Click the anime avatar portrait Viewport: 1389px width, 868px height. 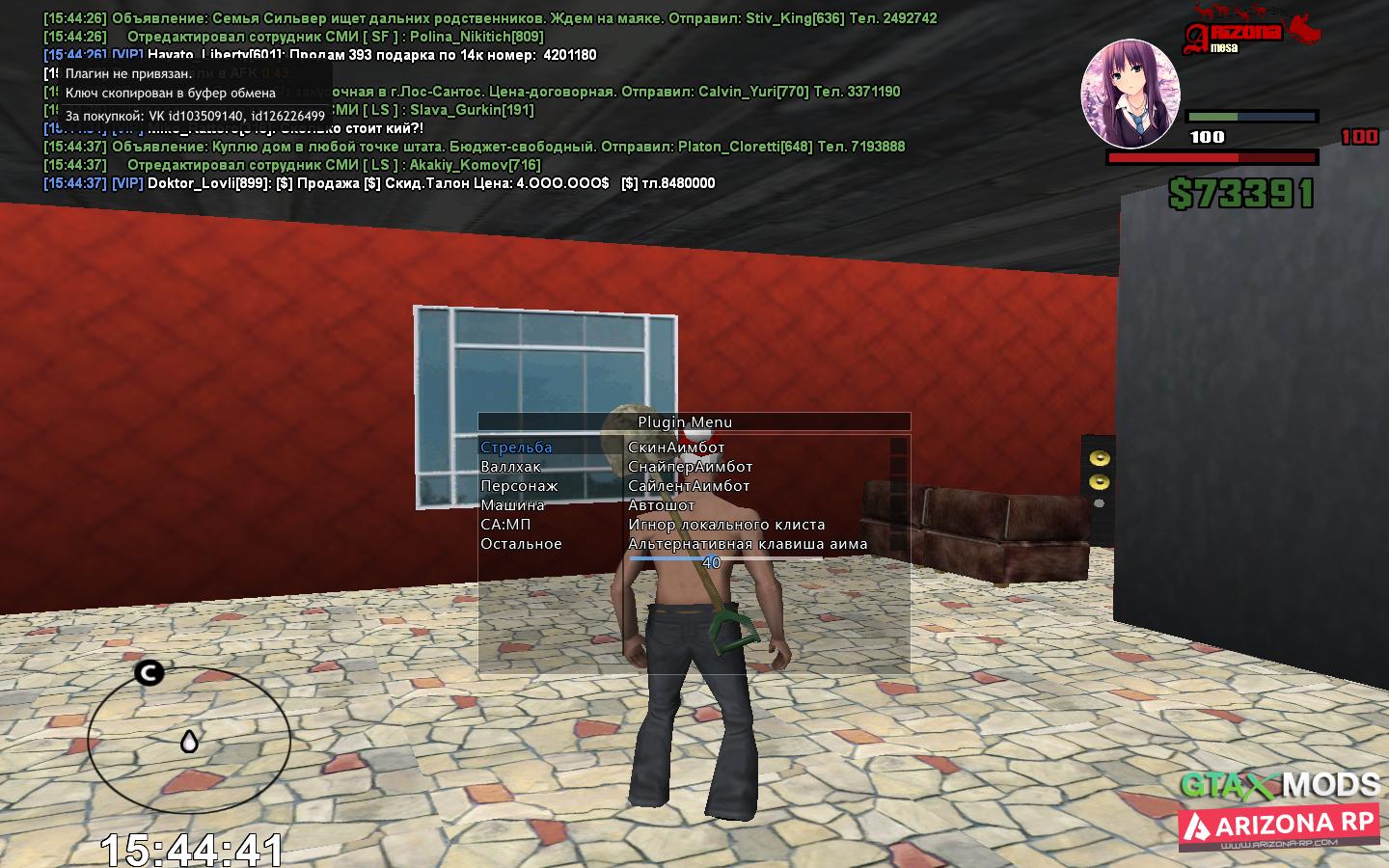[x=1130, y=94]
